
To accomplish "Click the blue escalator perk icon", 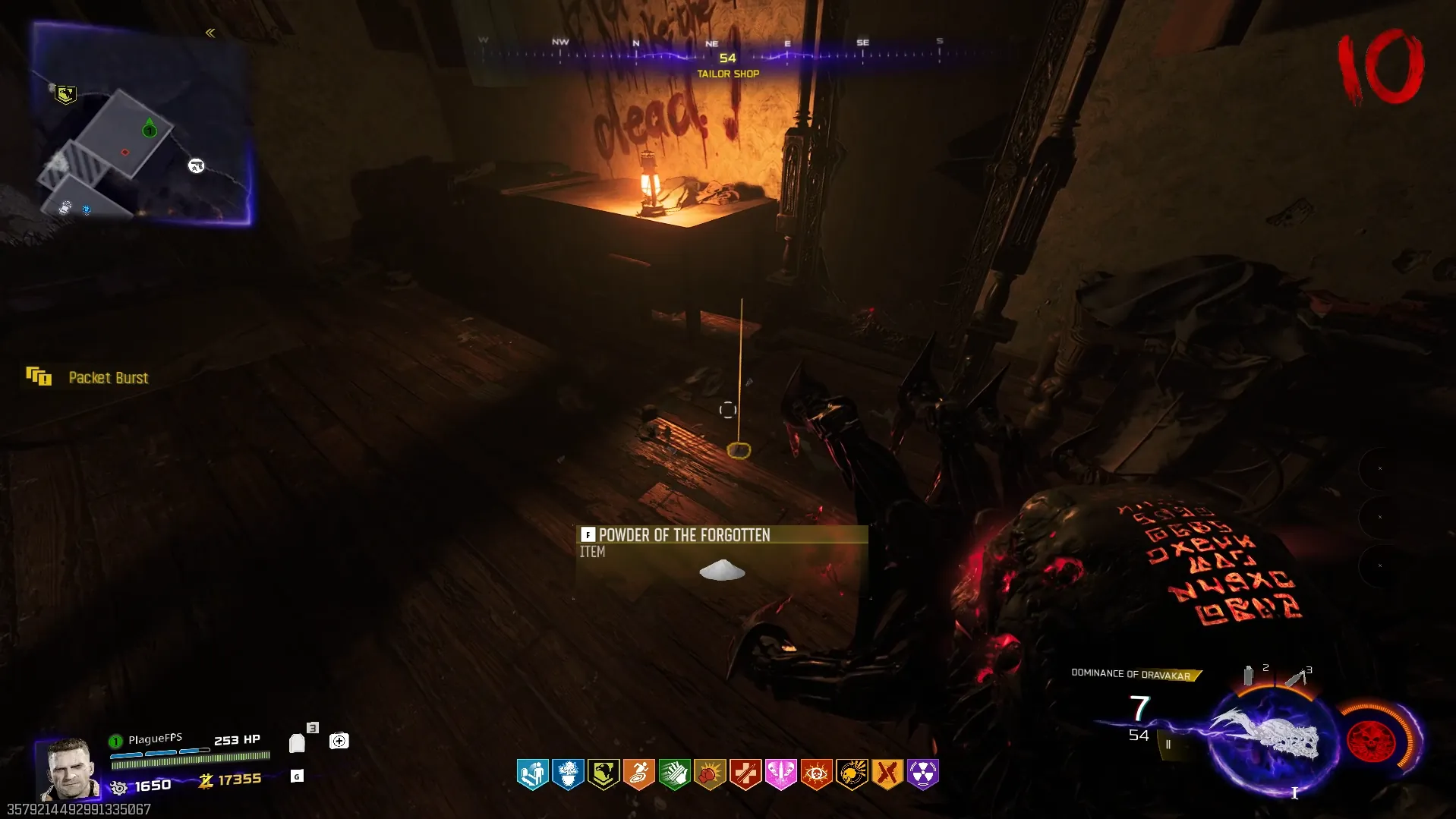I will click(x=532, y=774).
